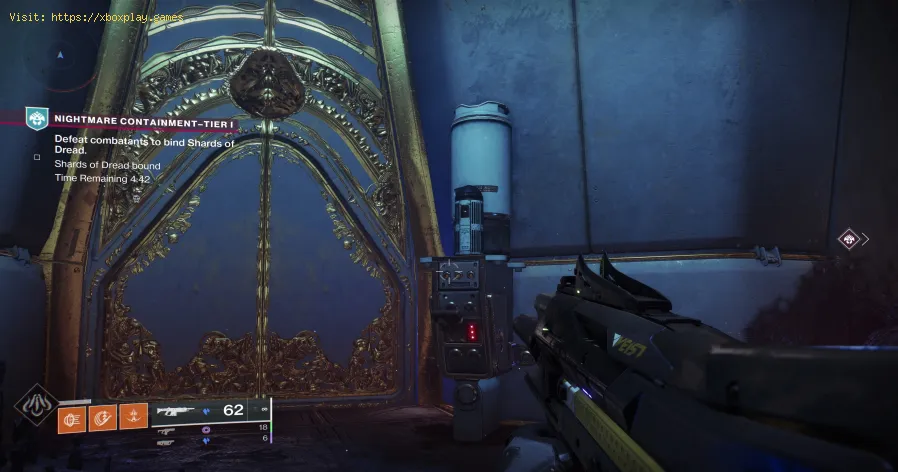Tick the Shards of Dread objective checkbox

tap(36, 157)
